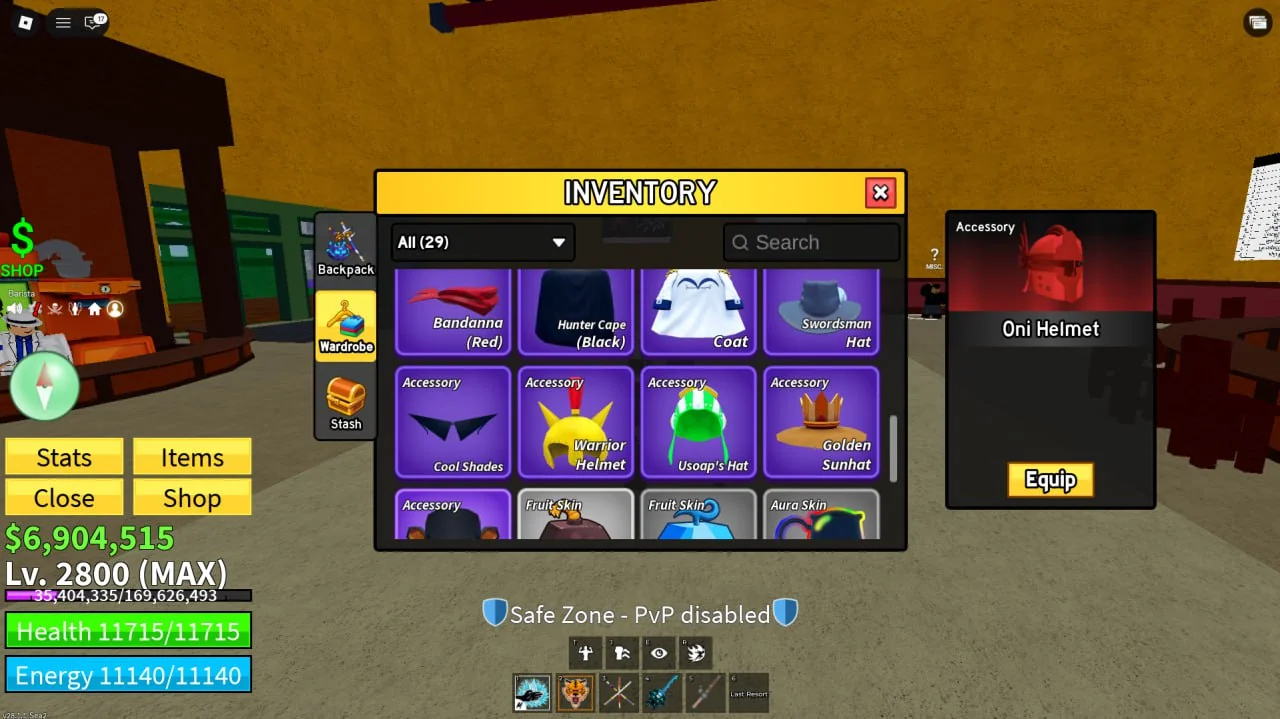Open the Roblox chat icon
Image resolution: width=1280 pixels, height=719 pixels.
pyautogui.click(x=94, y=22)
